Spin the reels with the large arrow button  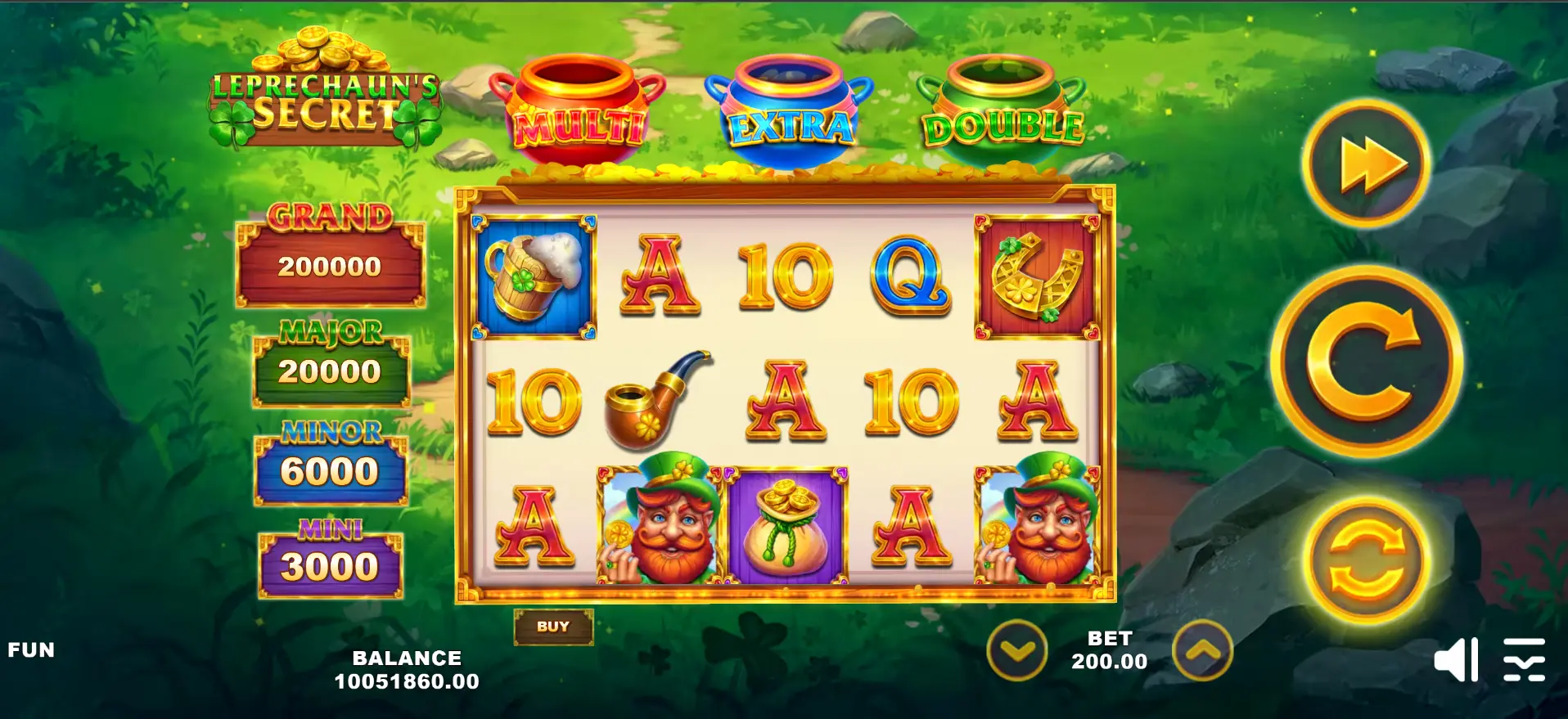1366,361
